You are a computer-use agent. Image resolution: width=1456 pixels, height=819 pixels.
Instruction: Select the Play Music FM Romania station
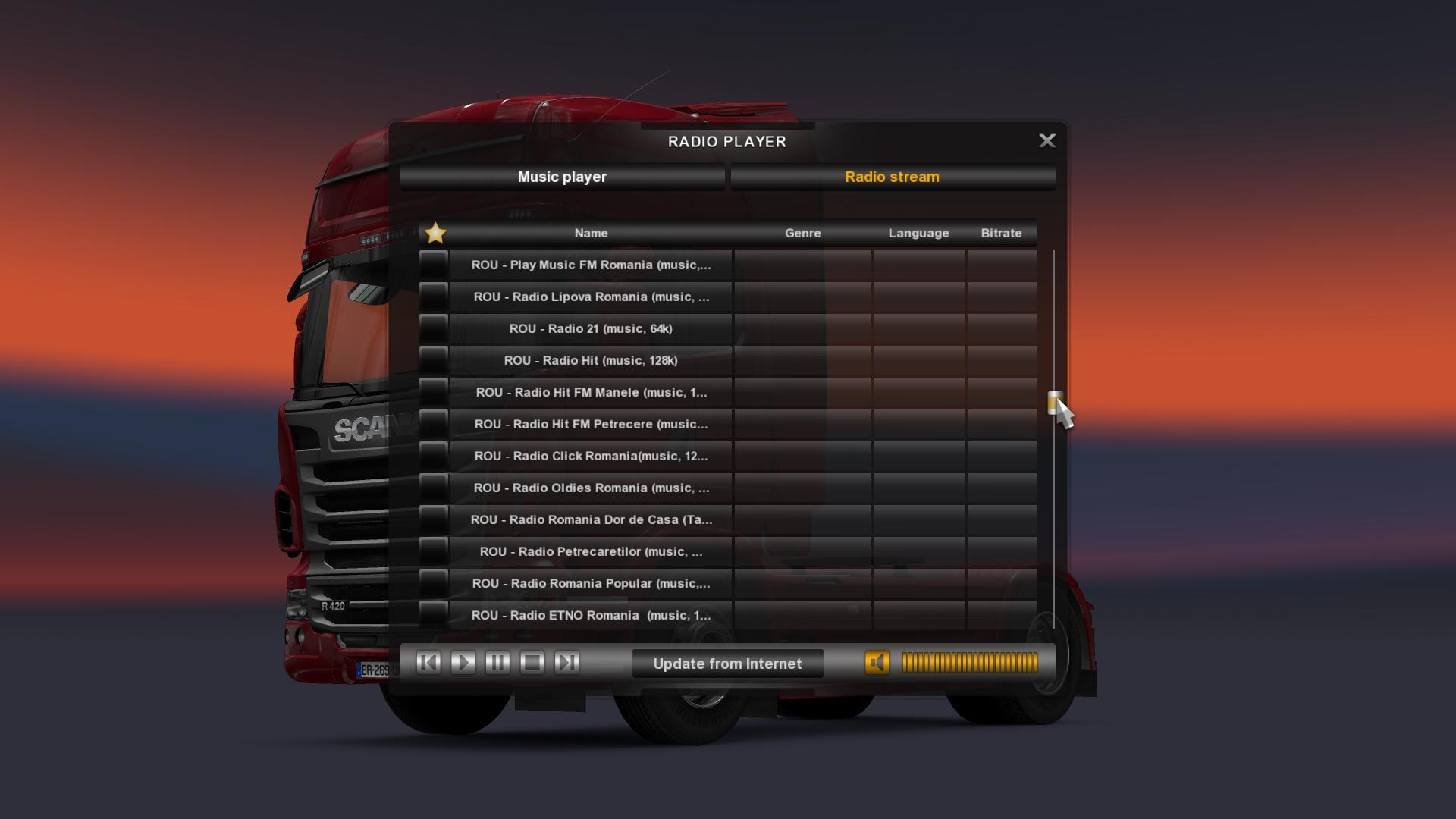tap(591, 265)
